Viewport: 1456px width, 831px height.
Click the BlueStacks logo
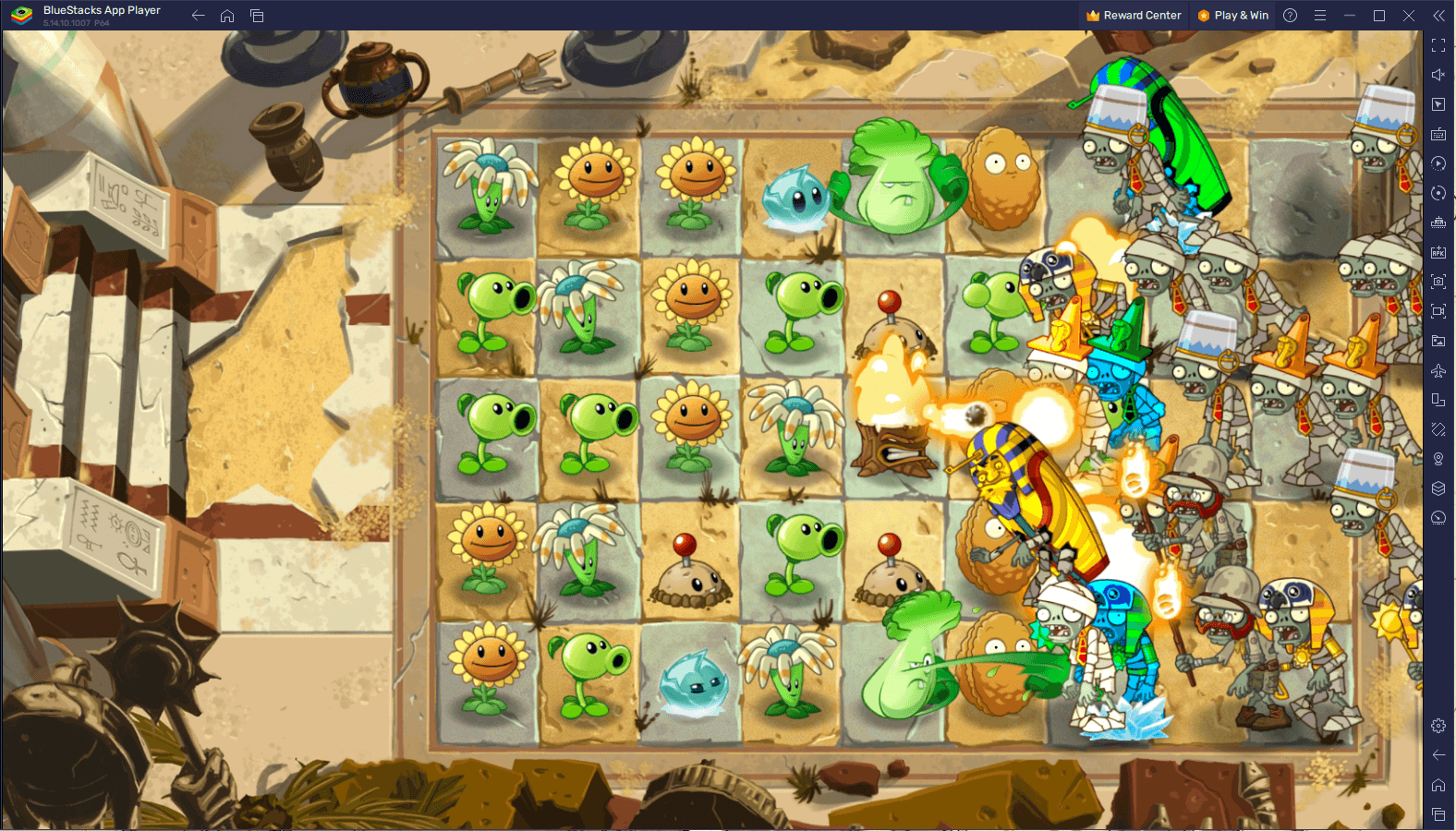(20, 15)
